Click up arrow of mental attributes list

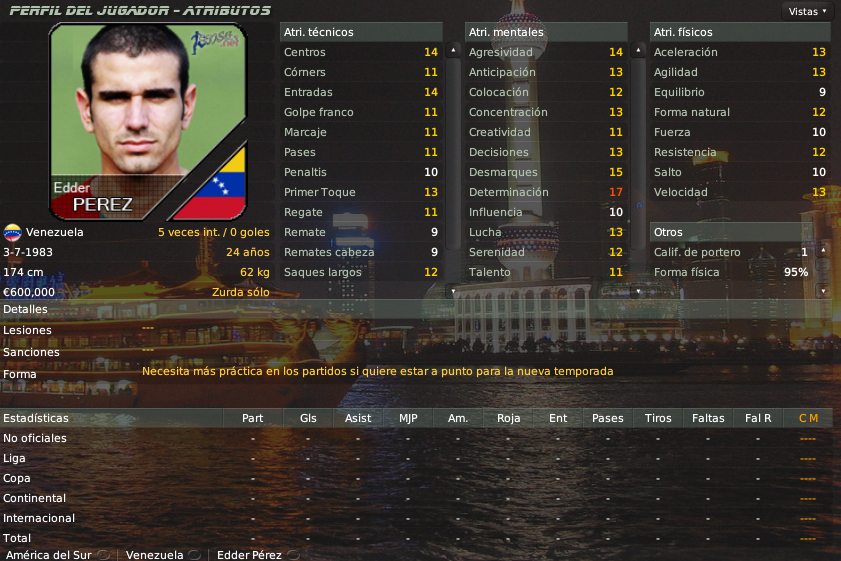[x=638, y=49]
